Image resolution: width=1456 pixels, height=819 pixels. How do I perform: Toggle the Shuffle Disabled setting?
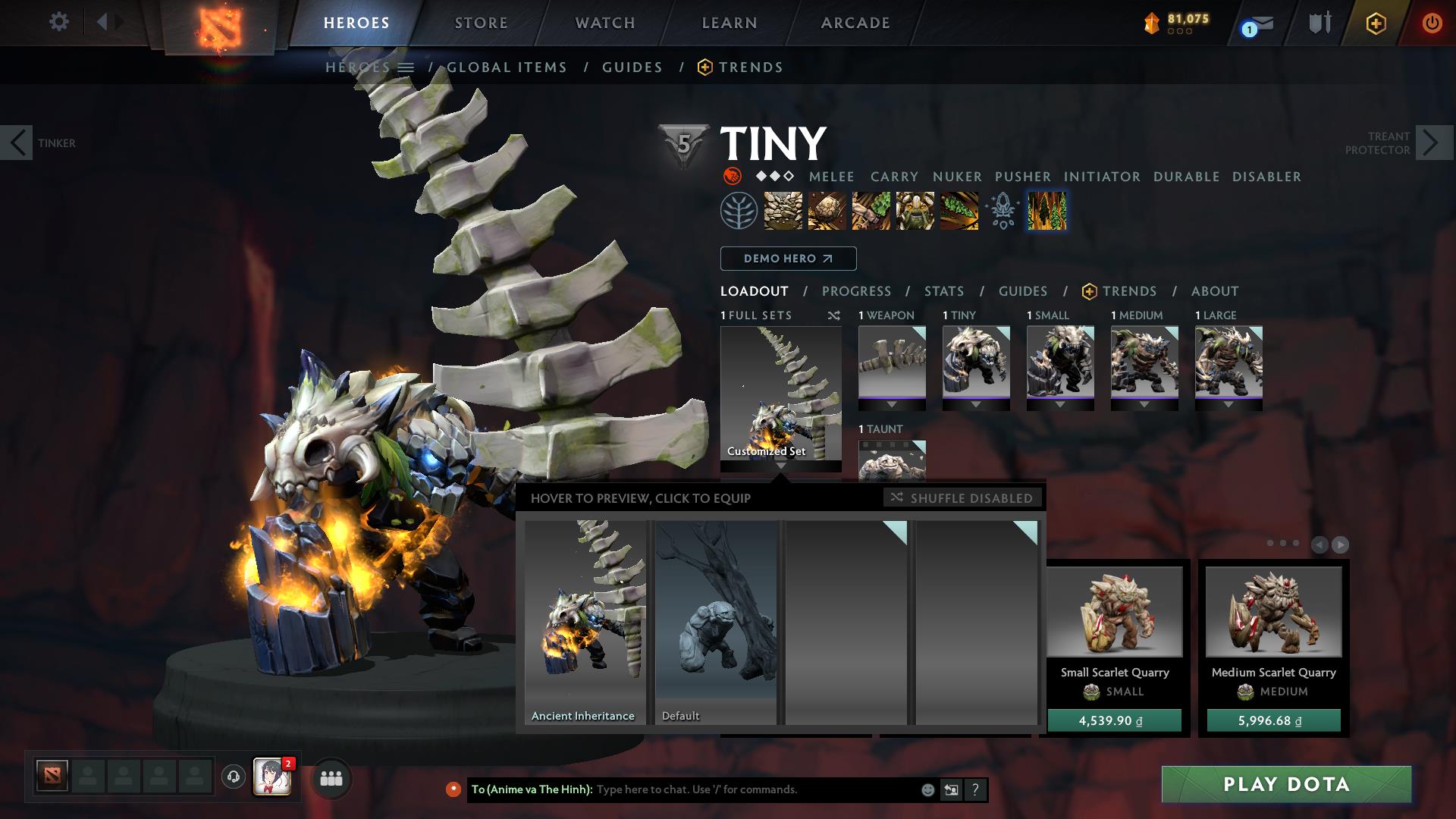pos(963,498)
